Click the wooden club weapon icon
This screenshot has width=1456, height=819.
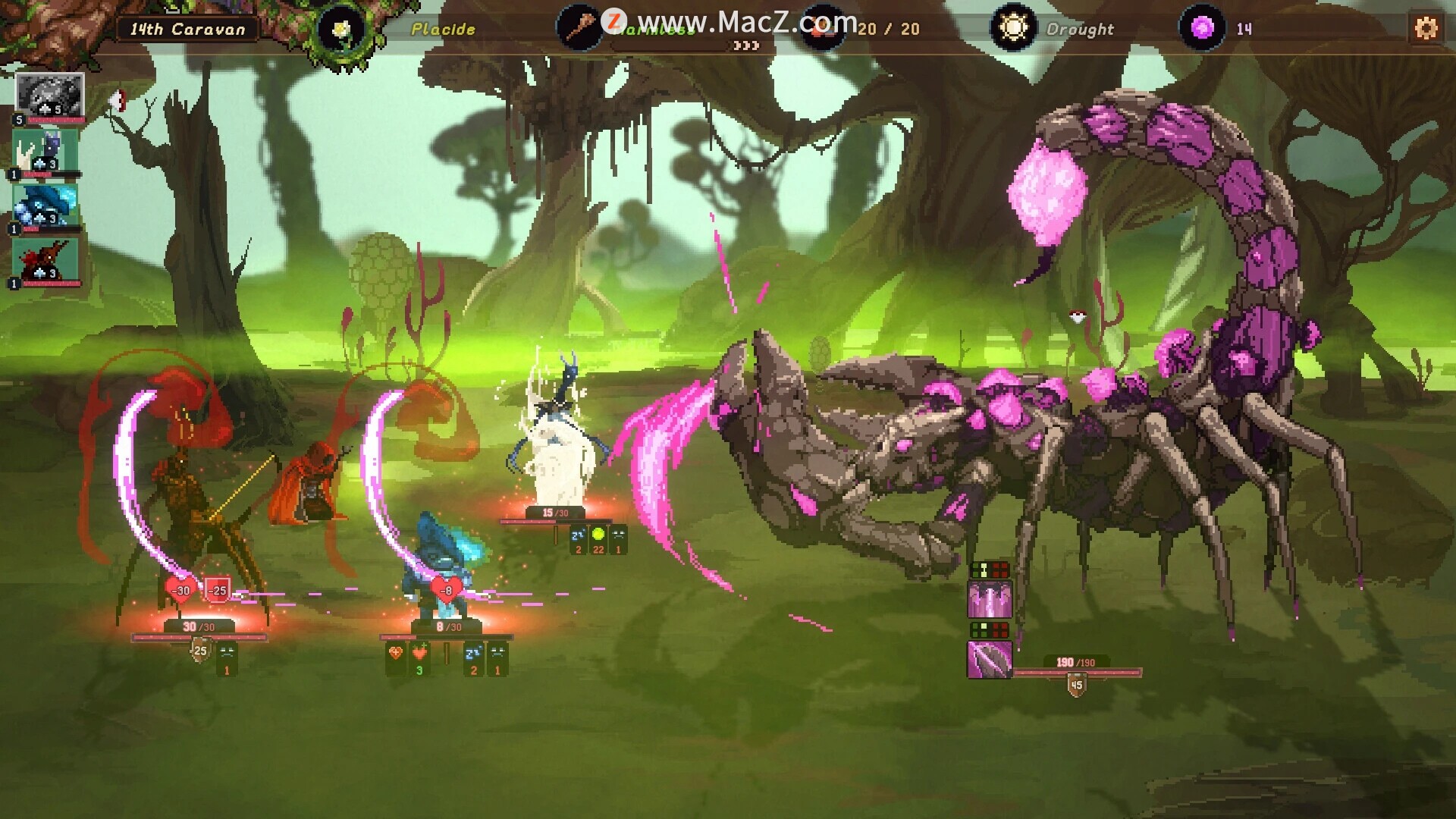tap(580, 29)
